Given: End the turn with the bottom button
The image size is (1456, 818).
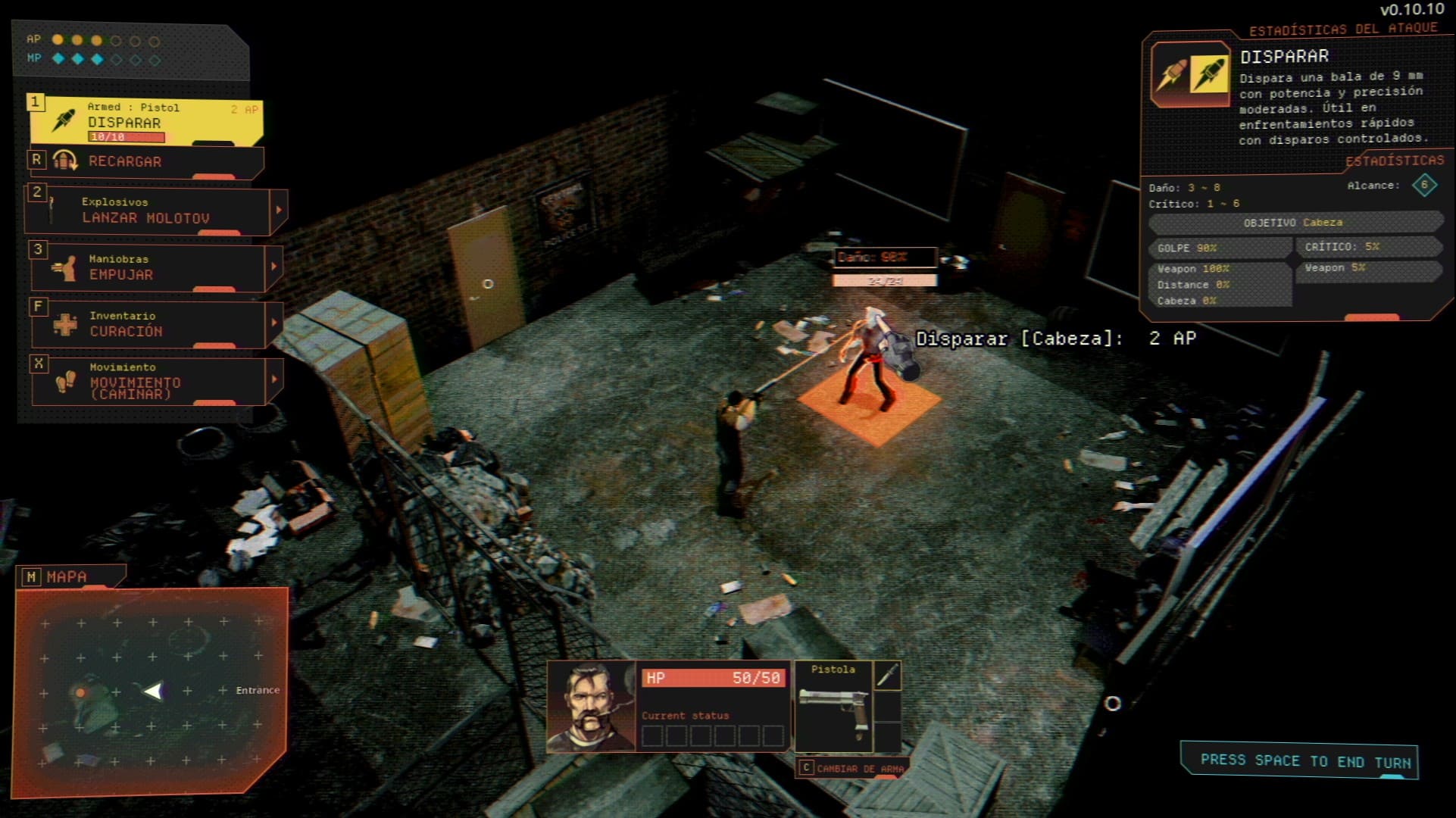Looking at the screenshot, I should 1298,760.
